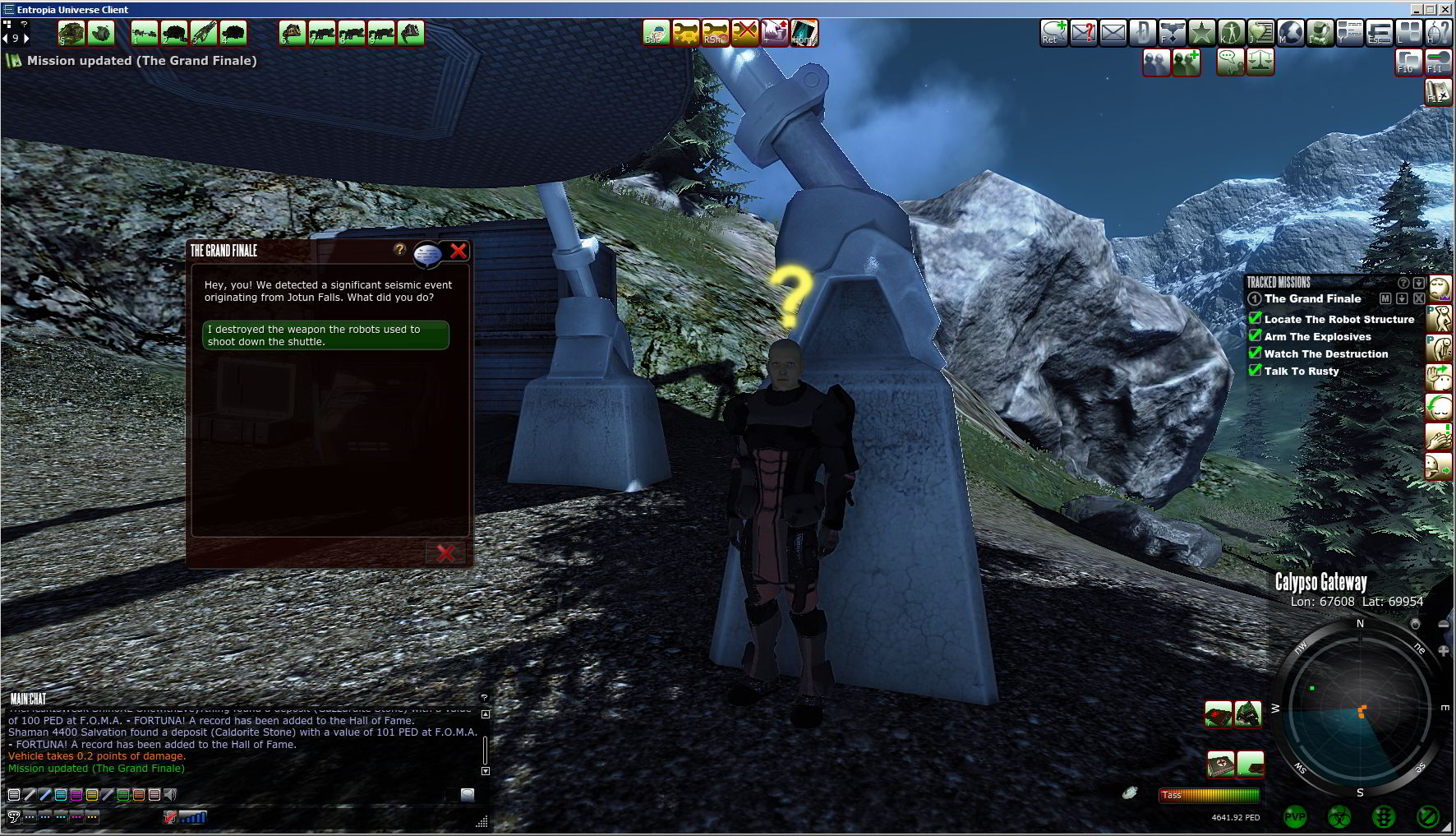Perform the waving hand emote
The image size is (1456, 836).
pyautogui.click(x=1438, y=377)
